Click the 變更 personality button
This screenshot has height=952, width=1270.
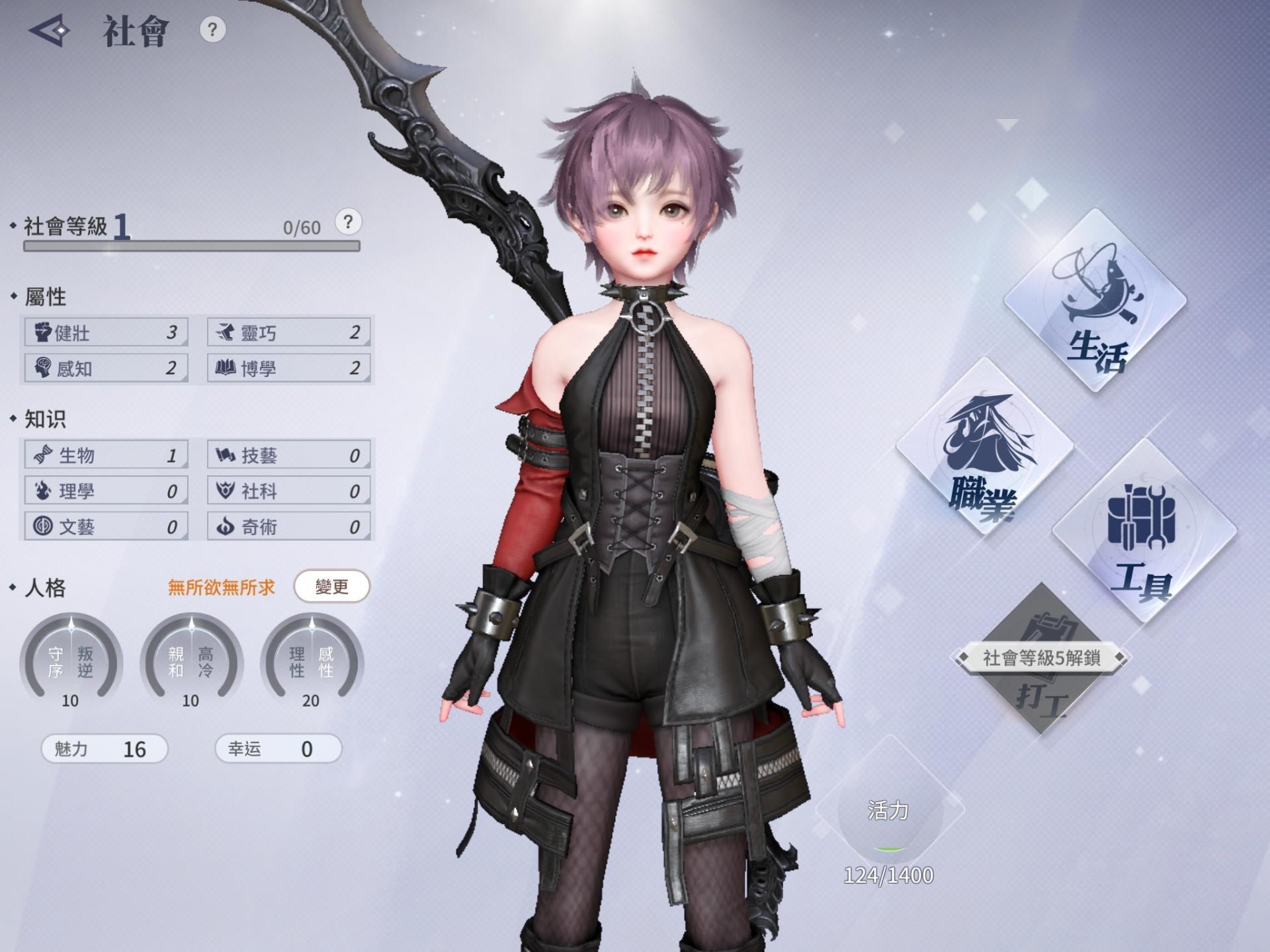(x=331, y=586)
